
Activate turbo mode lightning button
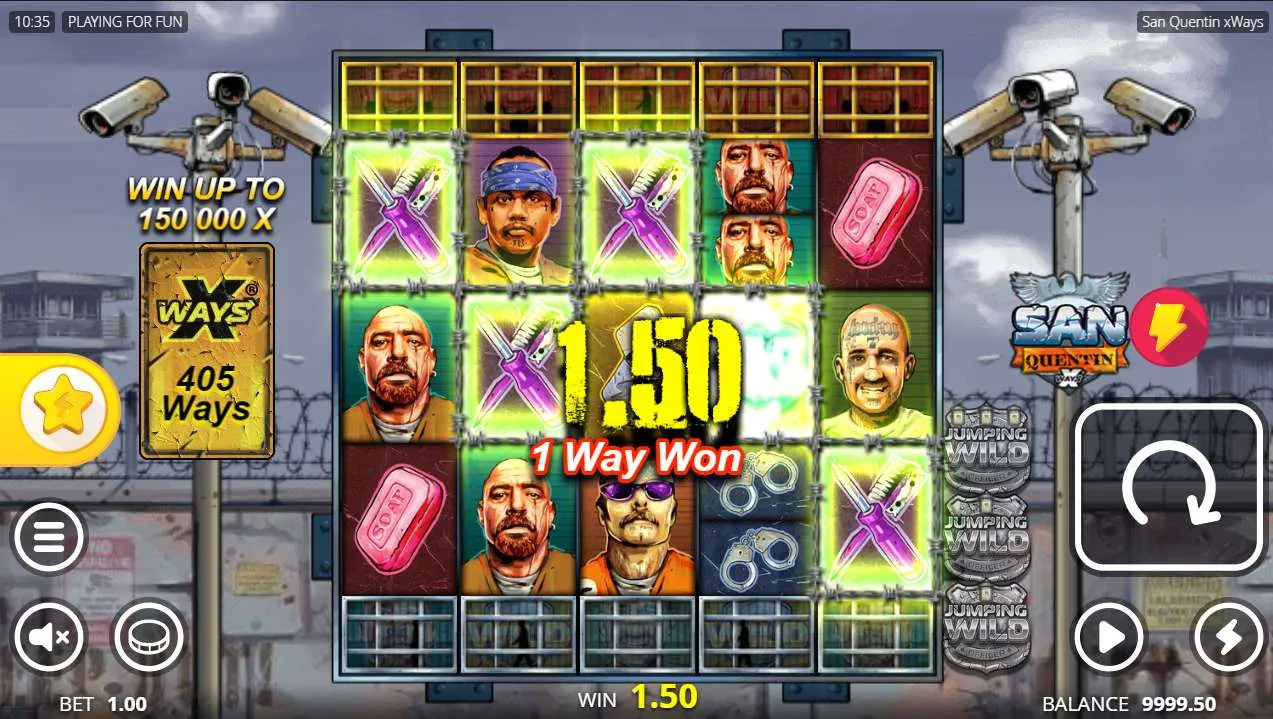coord(1228,636)
